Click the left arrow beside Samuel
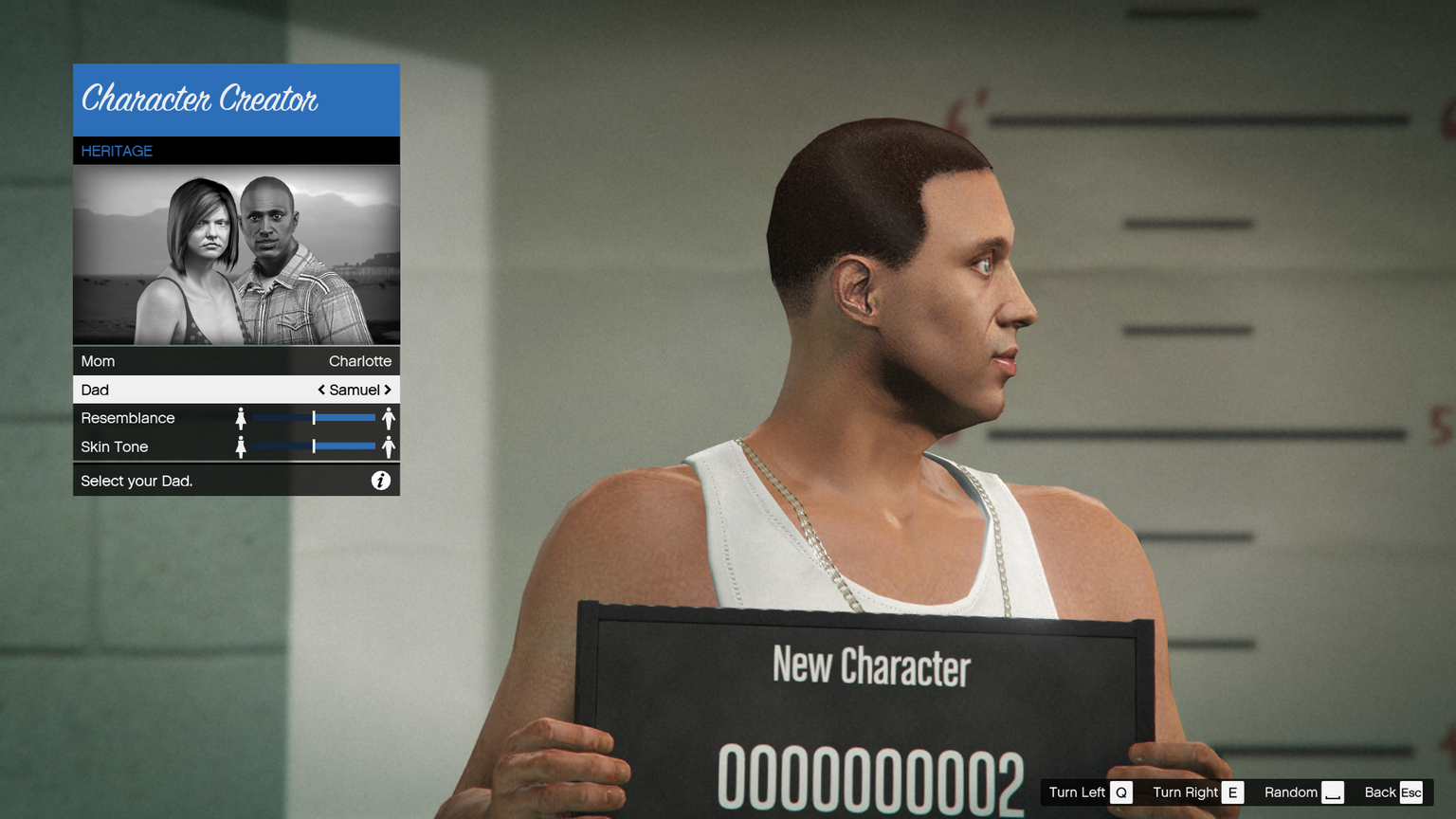1456x819 pixels. pos(321,390)
